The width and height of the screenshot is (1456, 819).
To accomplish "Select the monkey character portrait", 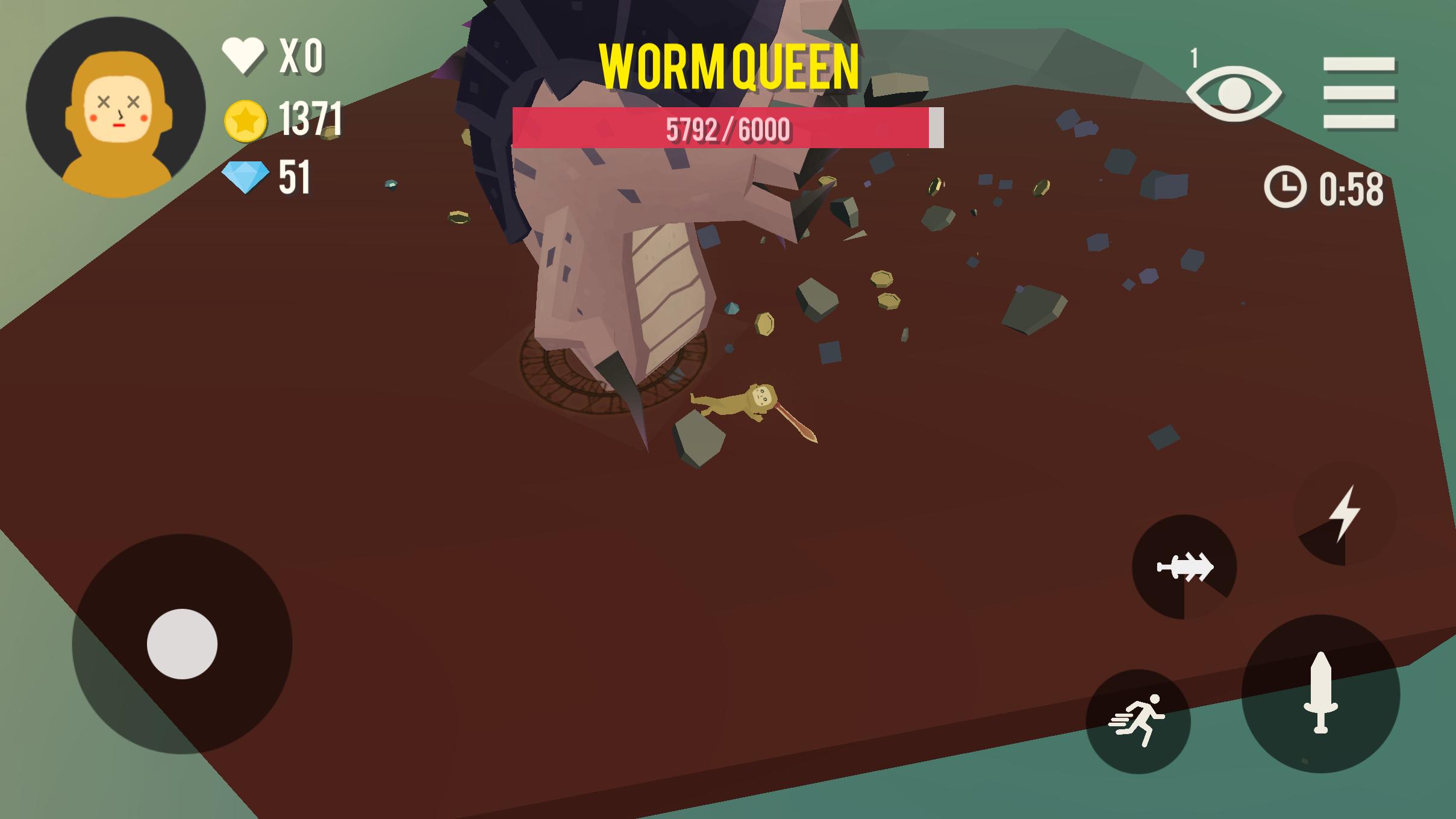I will (x=116, y=107).
